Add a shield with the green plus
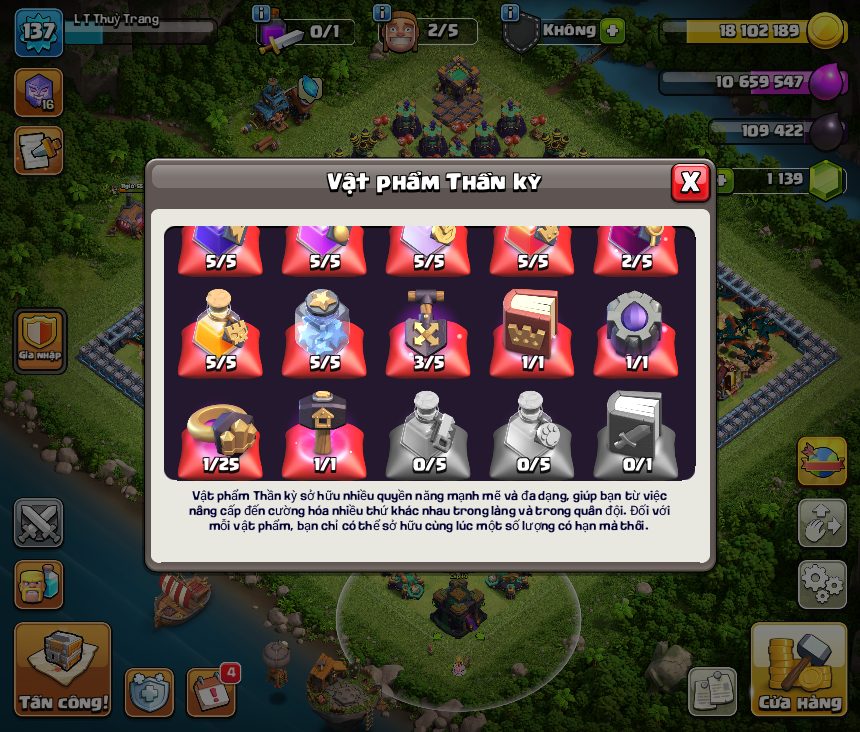This screenshot has height=732, width=860. pyautogui.click(x=613, y=31)
